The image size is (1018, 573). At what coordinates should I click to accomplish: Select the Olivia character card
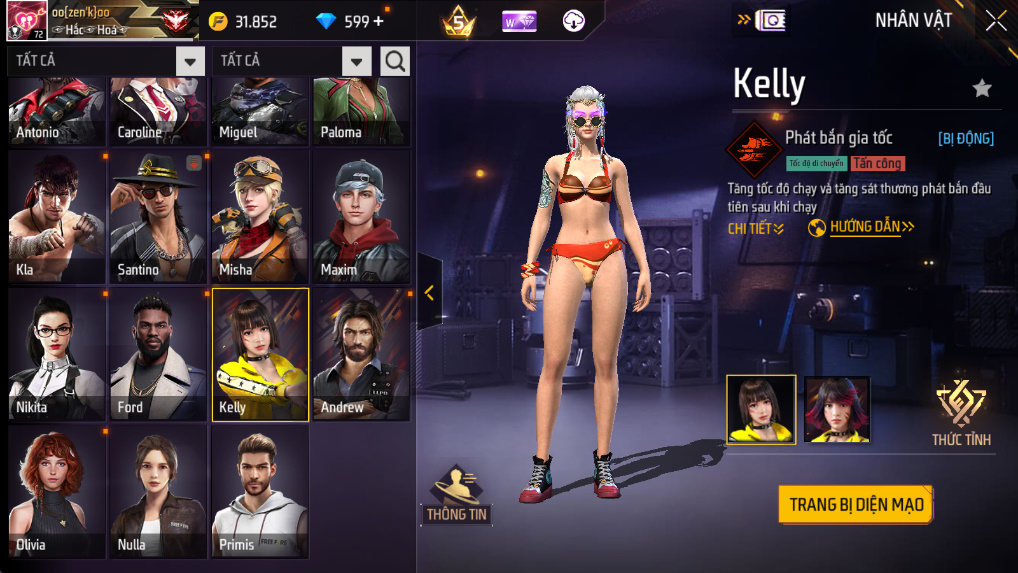[57, 491]
